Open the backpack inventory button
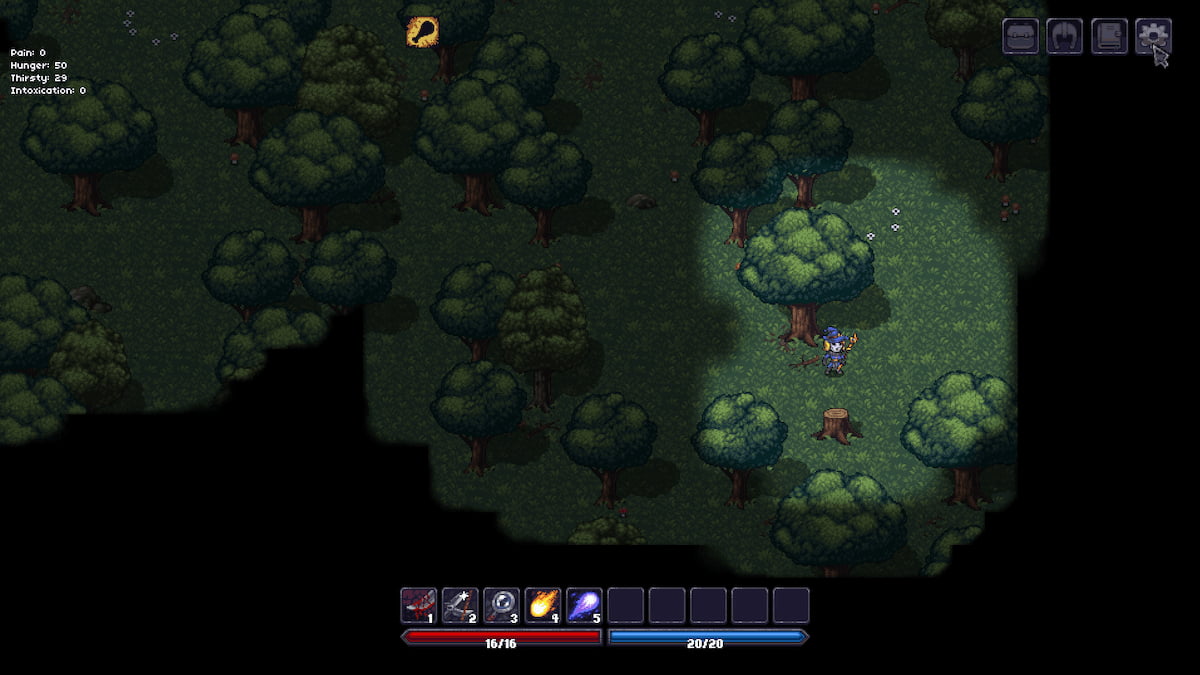 pyautogui.click(x=1021, y=36)
